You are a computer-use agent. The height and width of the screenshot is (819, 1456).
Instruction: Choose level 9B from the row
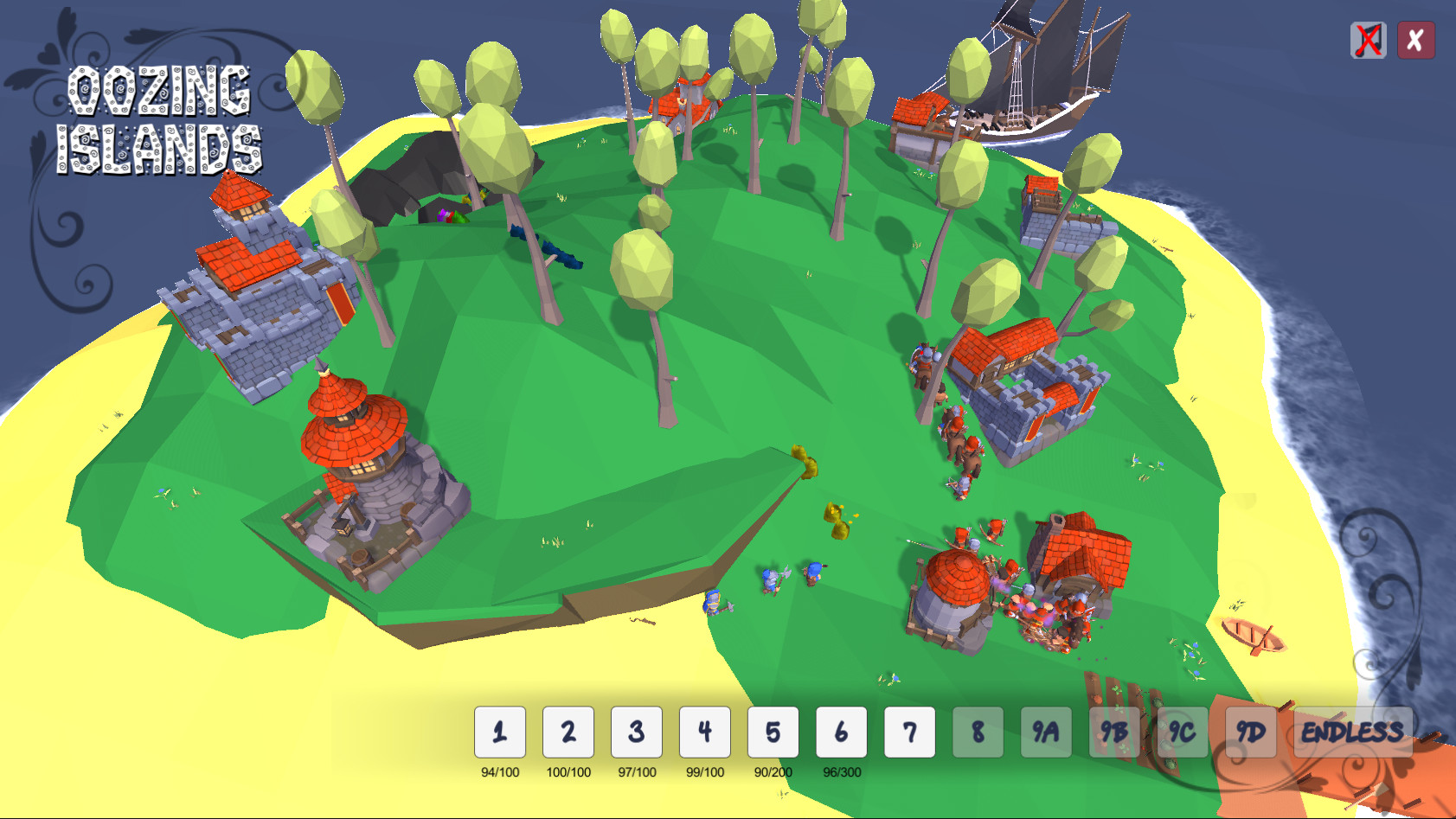(1114, 731)
